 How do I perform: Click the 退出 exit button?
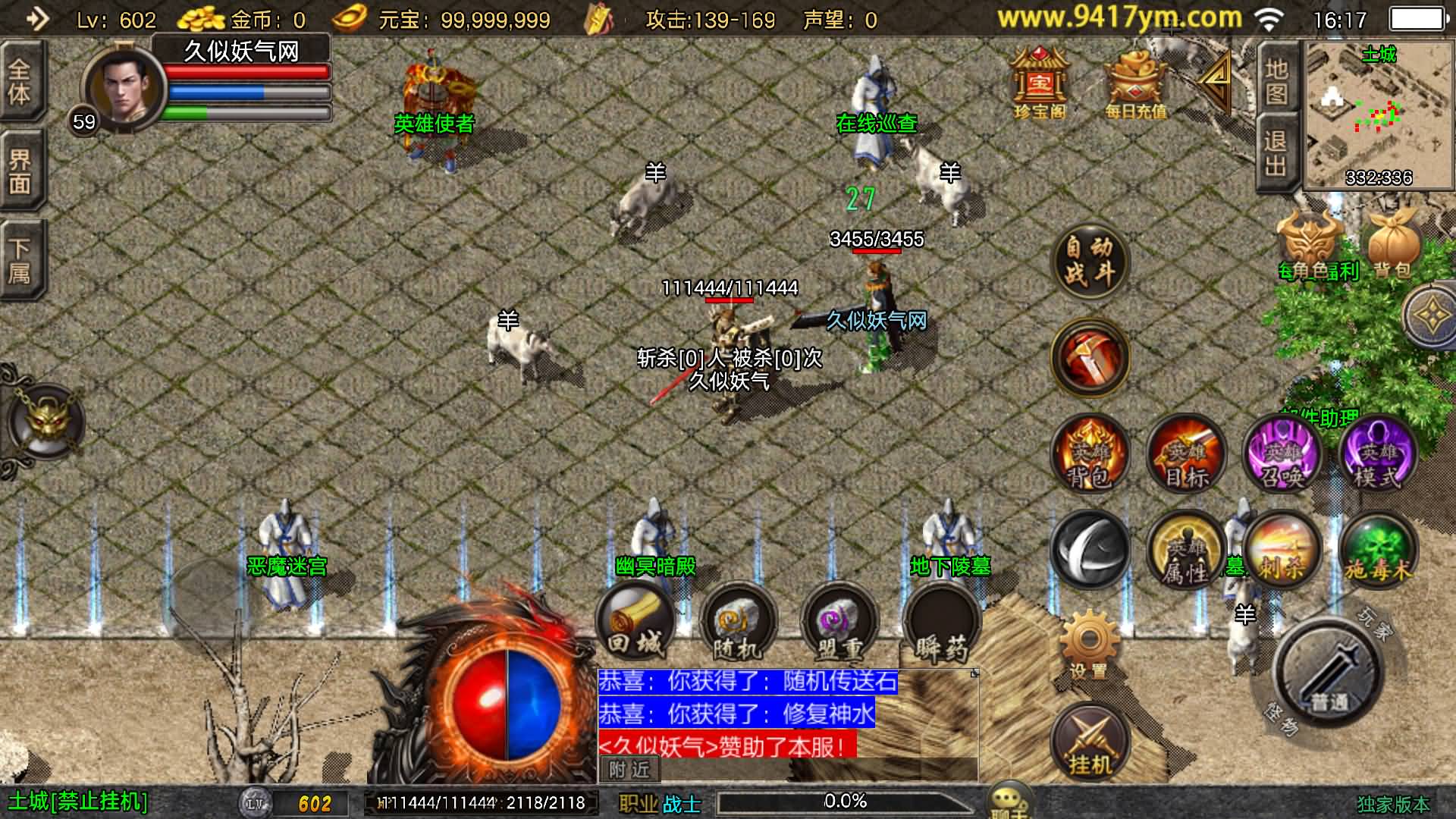coord(1276,152)
